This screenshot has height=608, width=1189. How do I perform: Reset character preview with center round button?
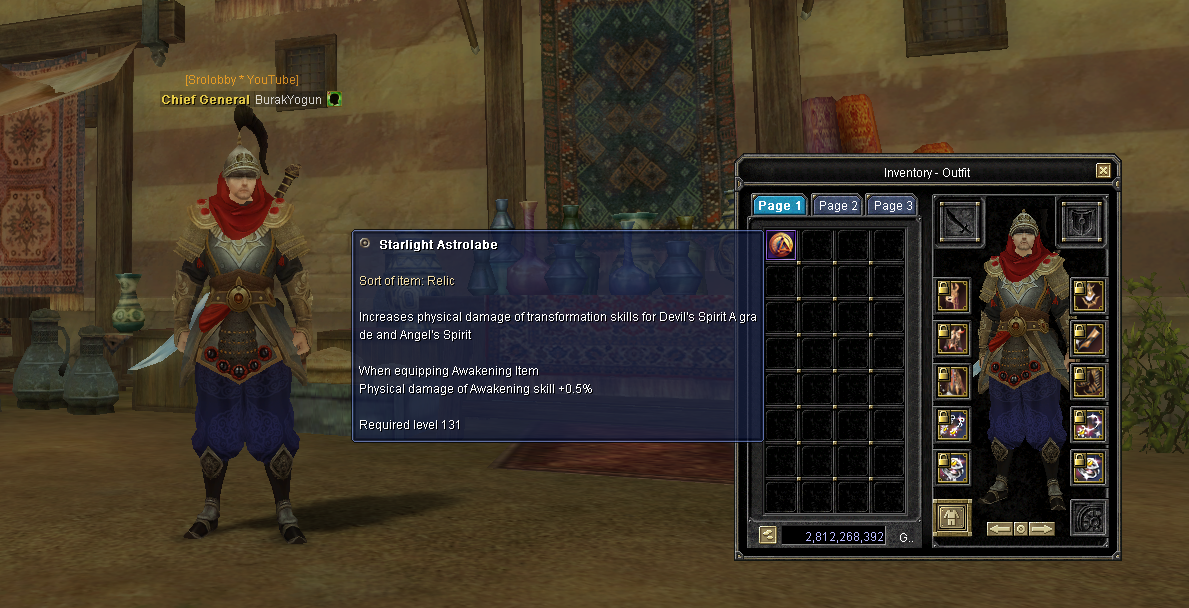1020,528
